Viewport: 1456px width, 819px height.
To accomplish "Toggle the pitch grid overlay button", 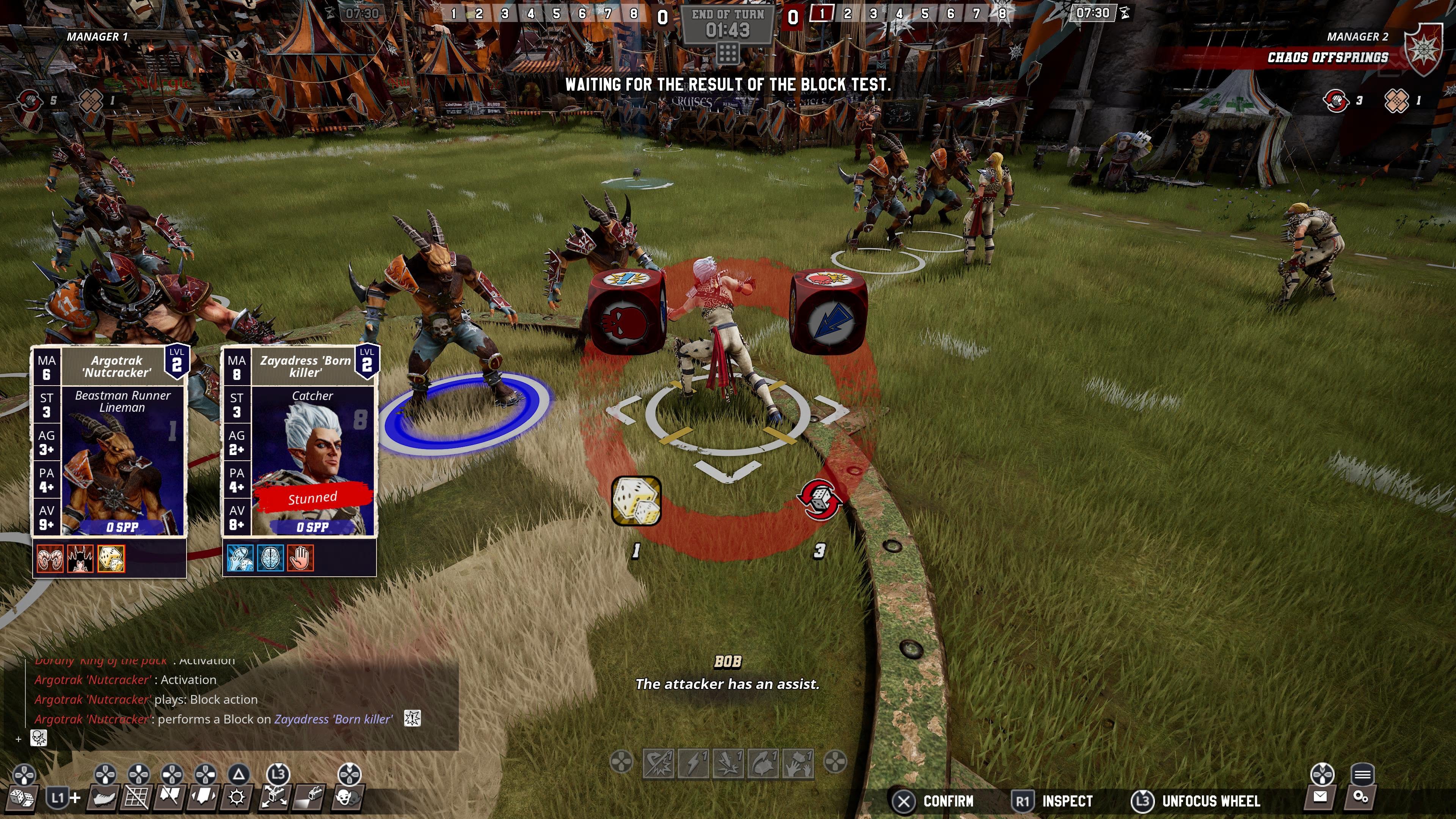I will click(x=137, y=797).
